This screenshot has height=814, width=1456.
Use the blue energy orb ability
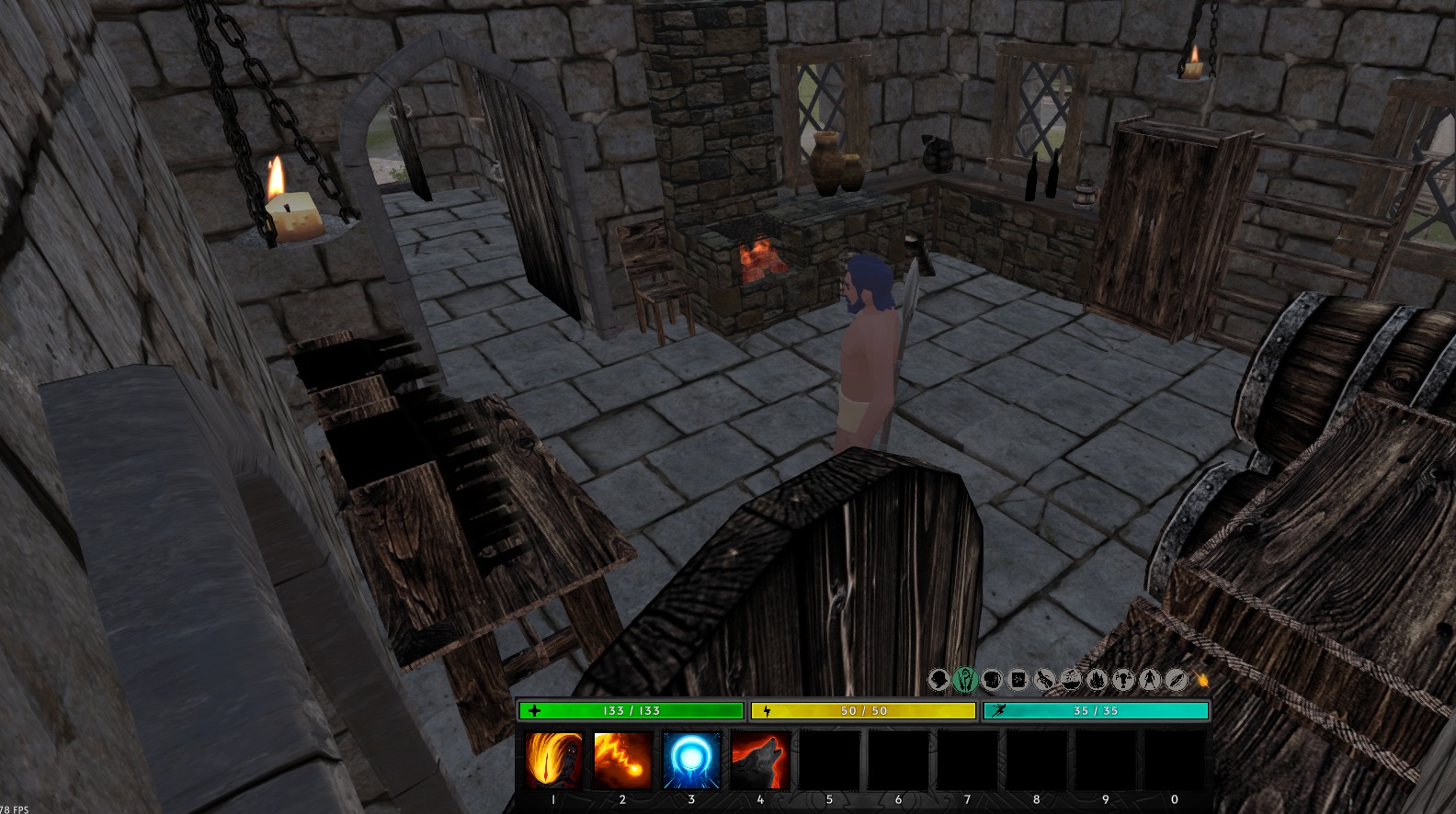point(691,760)
